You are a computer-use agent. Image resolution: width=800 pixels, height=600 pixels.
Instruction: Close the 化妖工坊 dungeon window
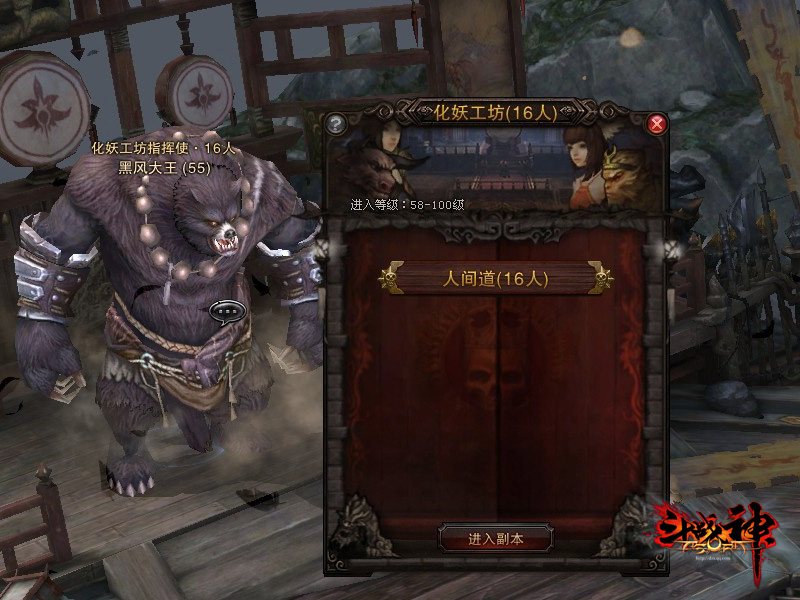657,124
